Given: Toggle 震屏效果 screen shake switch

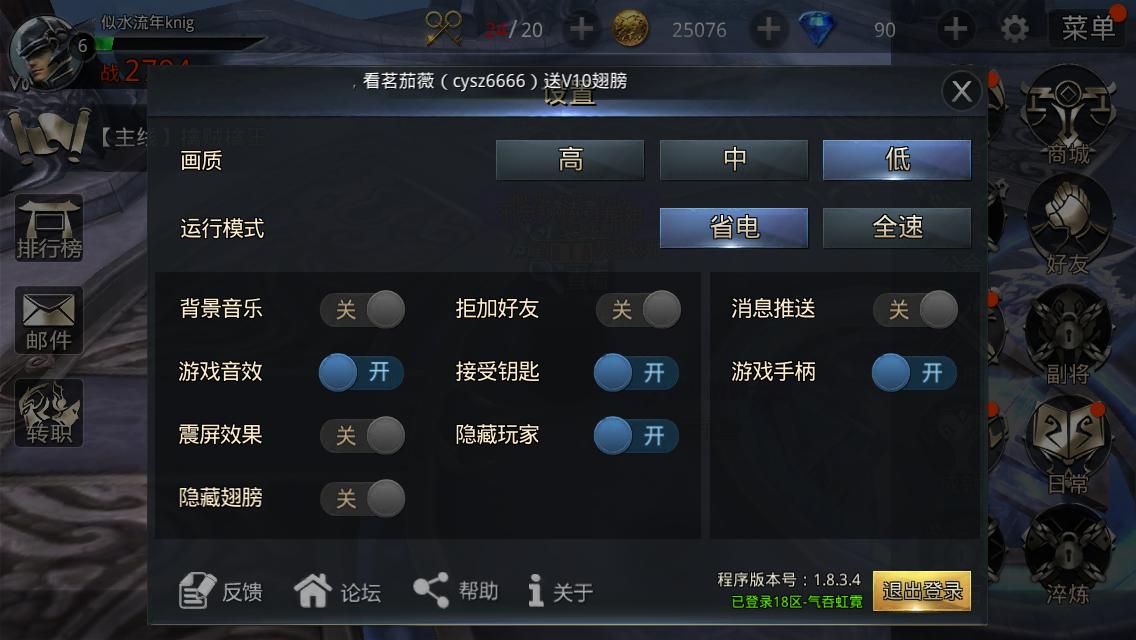Looking at the screenshot, I should tap(362, 436).
